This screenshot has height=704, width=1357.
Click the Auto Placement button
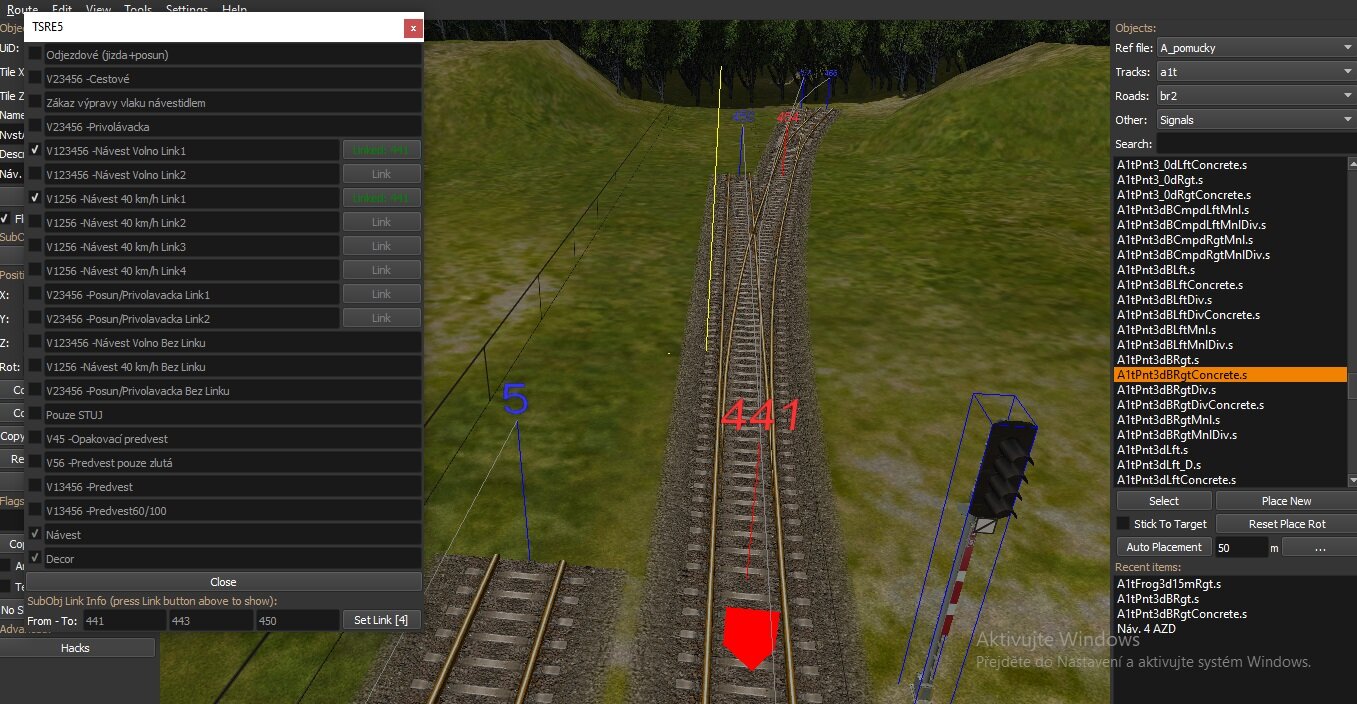[1163, 547]
